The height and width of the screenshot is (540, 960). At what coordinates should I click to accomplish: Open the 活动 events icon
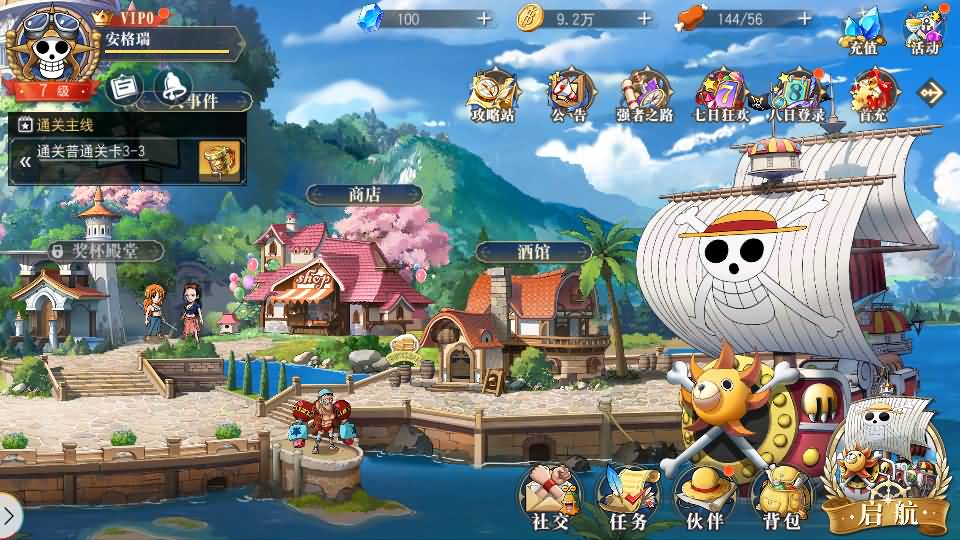(x=924, y=30)
